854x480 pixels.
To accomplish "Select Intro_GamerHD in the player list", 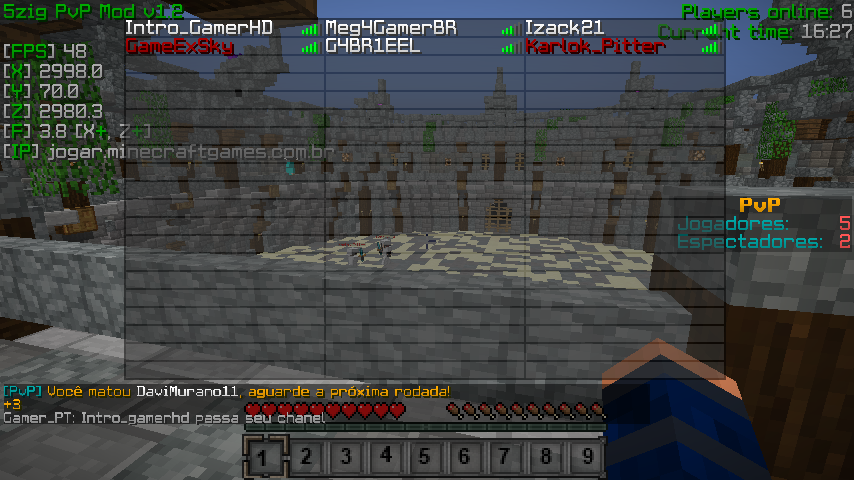I will pyautogui.click(x=198, y=28).
